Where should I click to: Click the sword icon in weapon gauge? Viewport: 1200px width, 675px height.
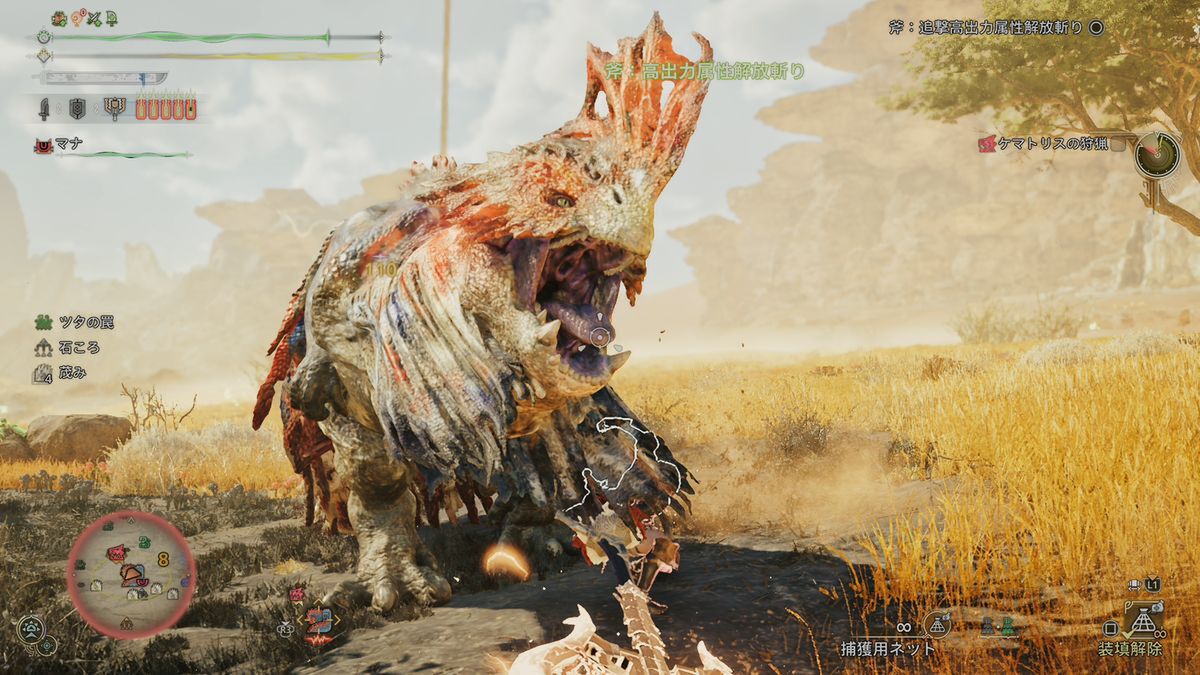(45, 108)
